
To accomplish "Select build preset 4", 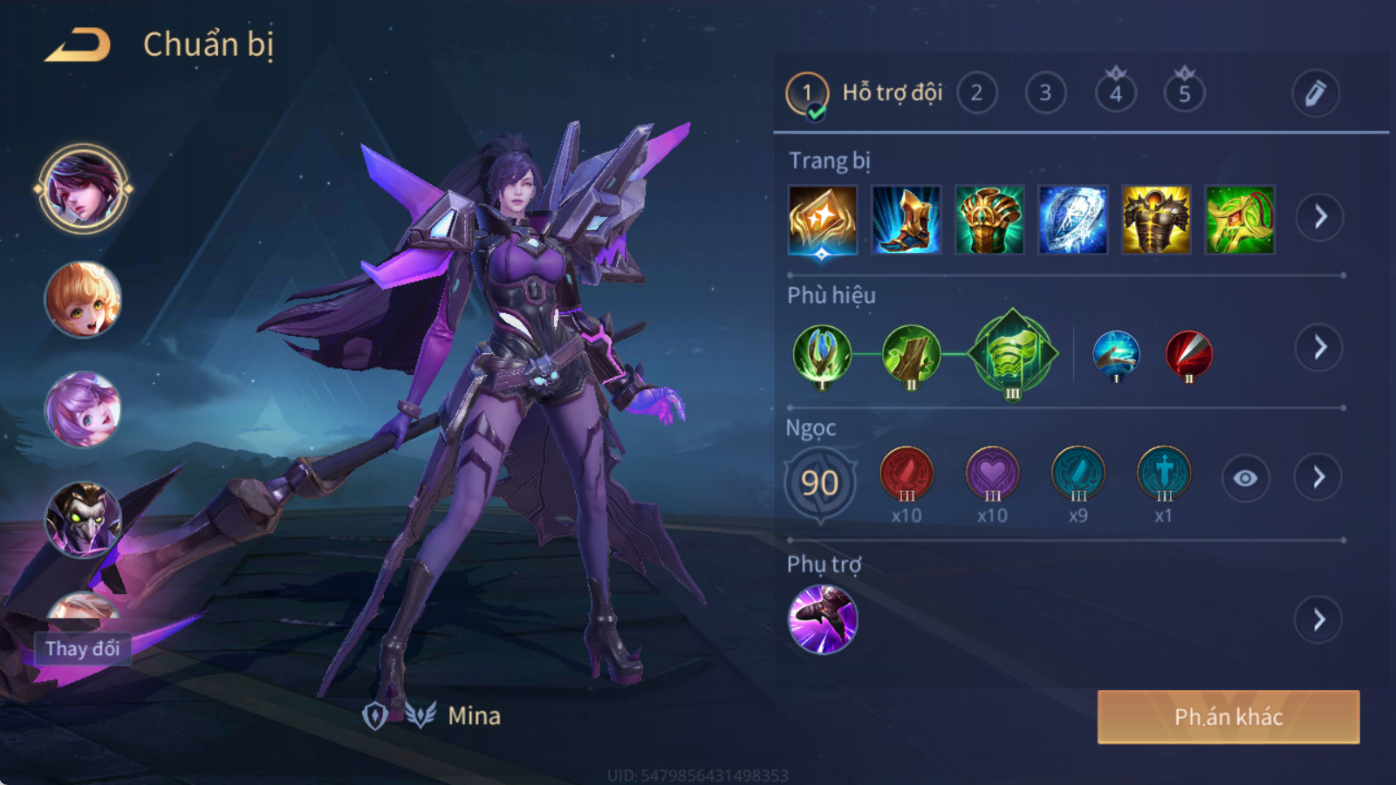I will [1116, 94].
